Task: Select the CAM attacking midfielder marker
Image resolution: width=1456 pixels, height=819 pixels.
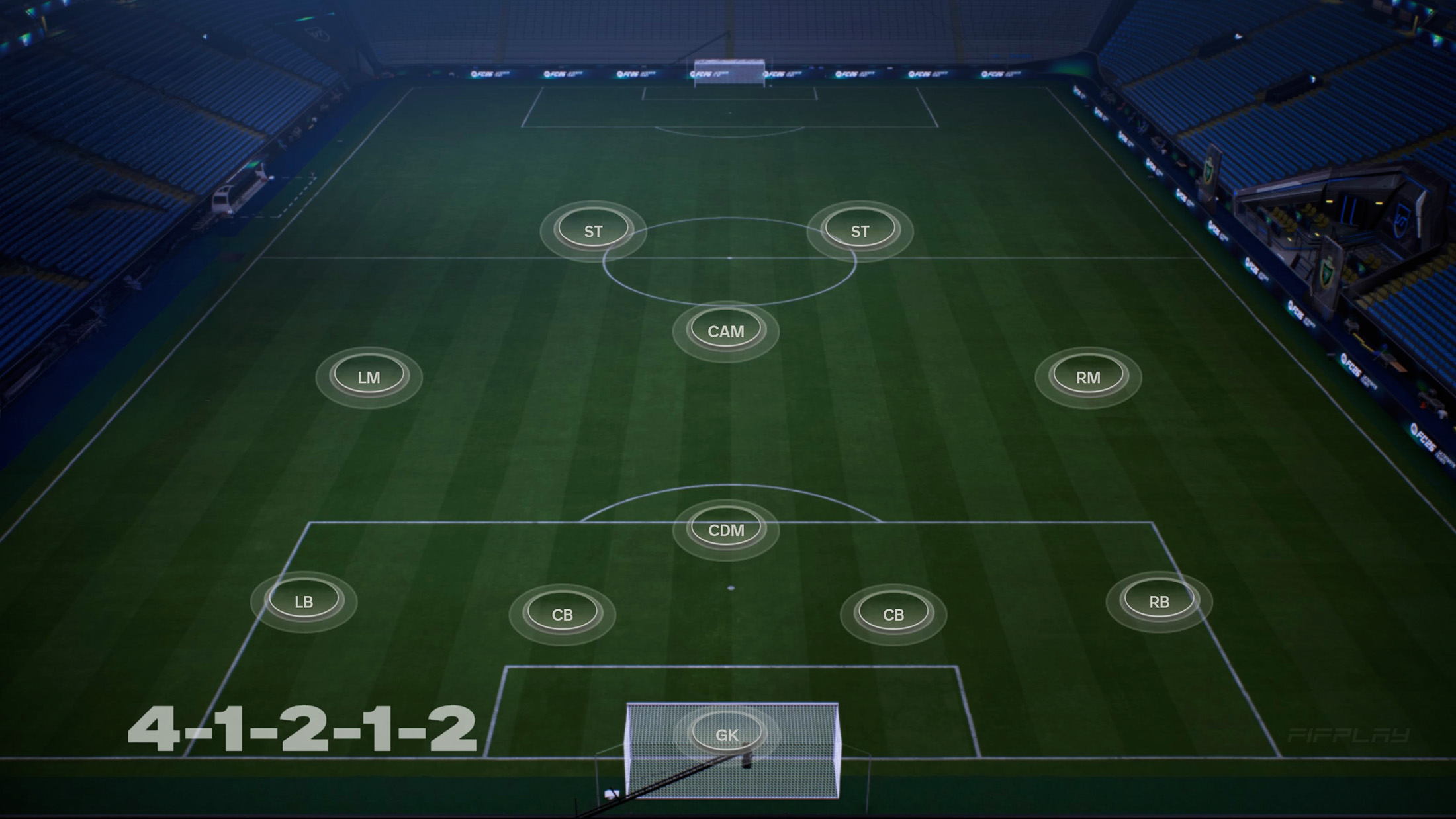Action: (x=726, y=331)
